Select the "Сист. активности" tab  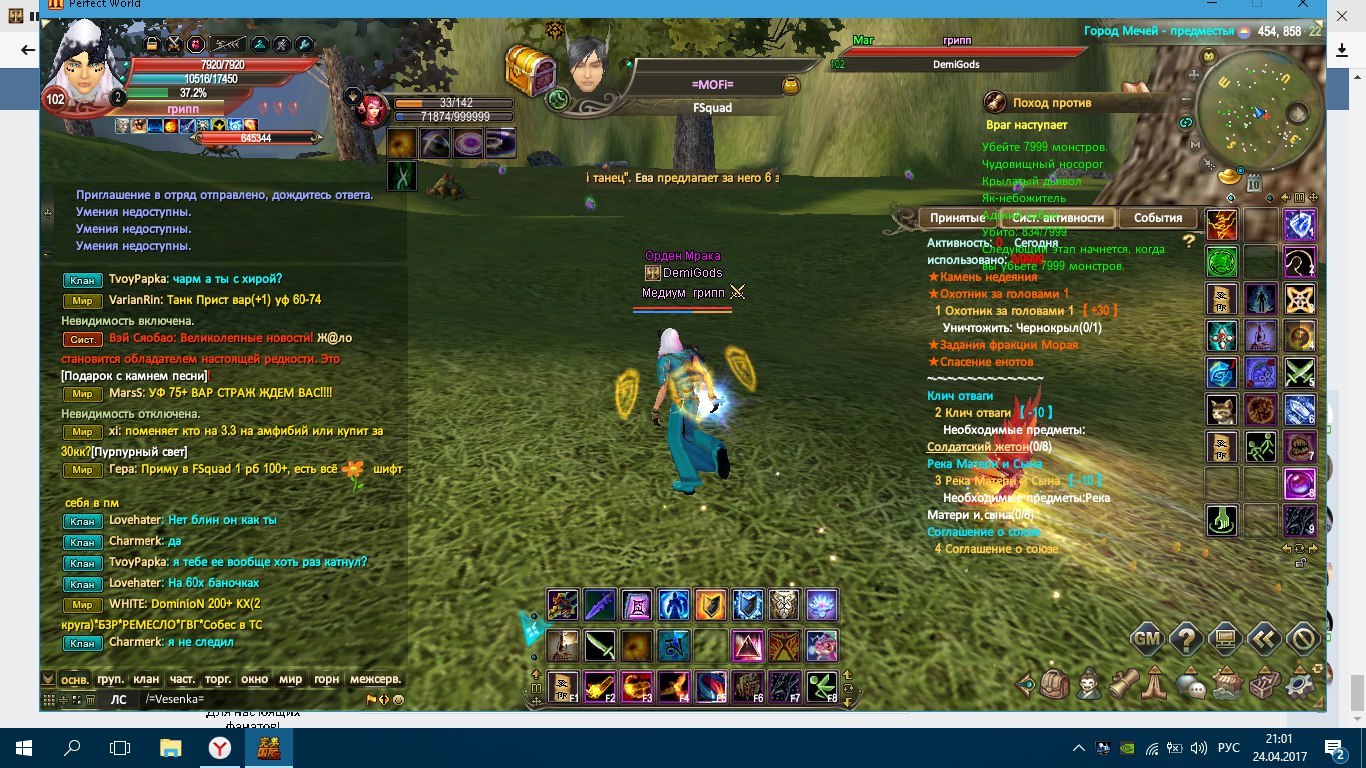pos(1059,218)
